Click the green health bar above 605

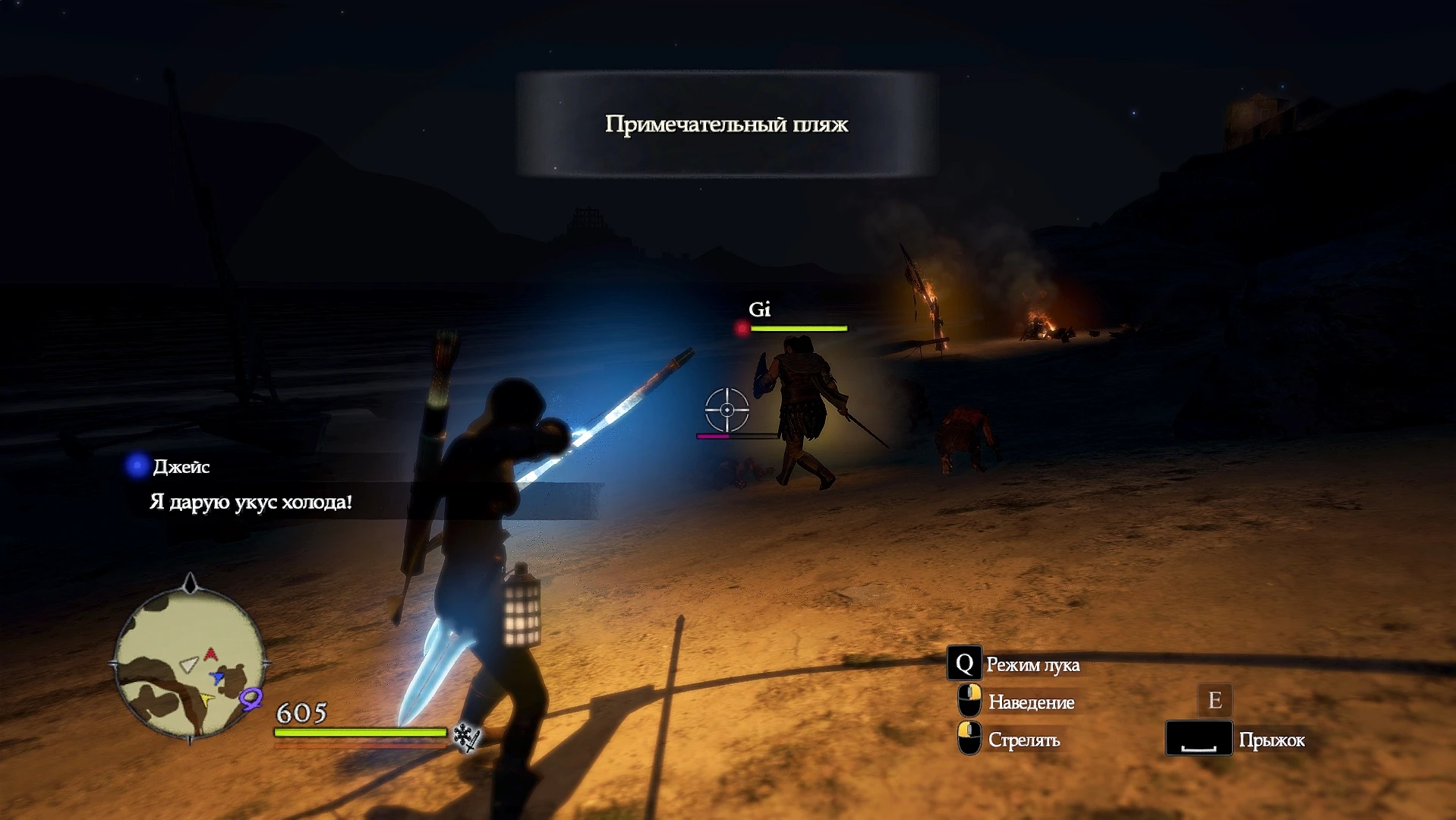point(359,733)
